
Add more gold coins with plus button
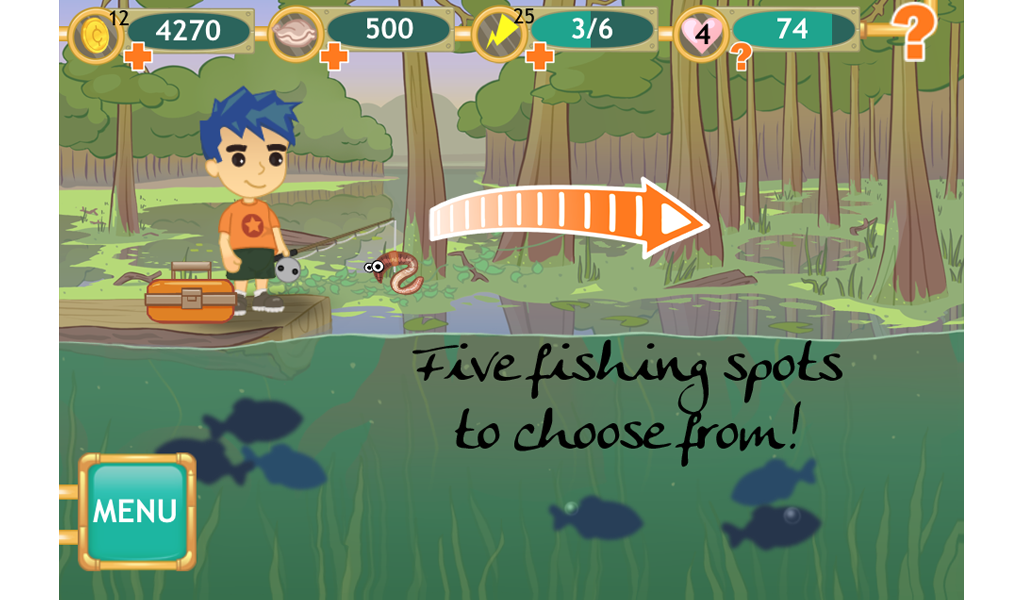click(138, 58)
